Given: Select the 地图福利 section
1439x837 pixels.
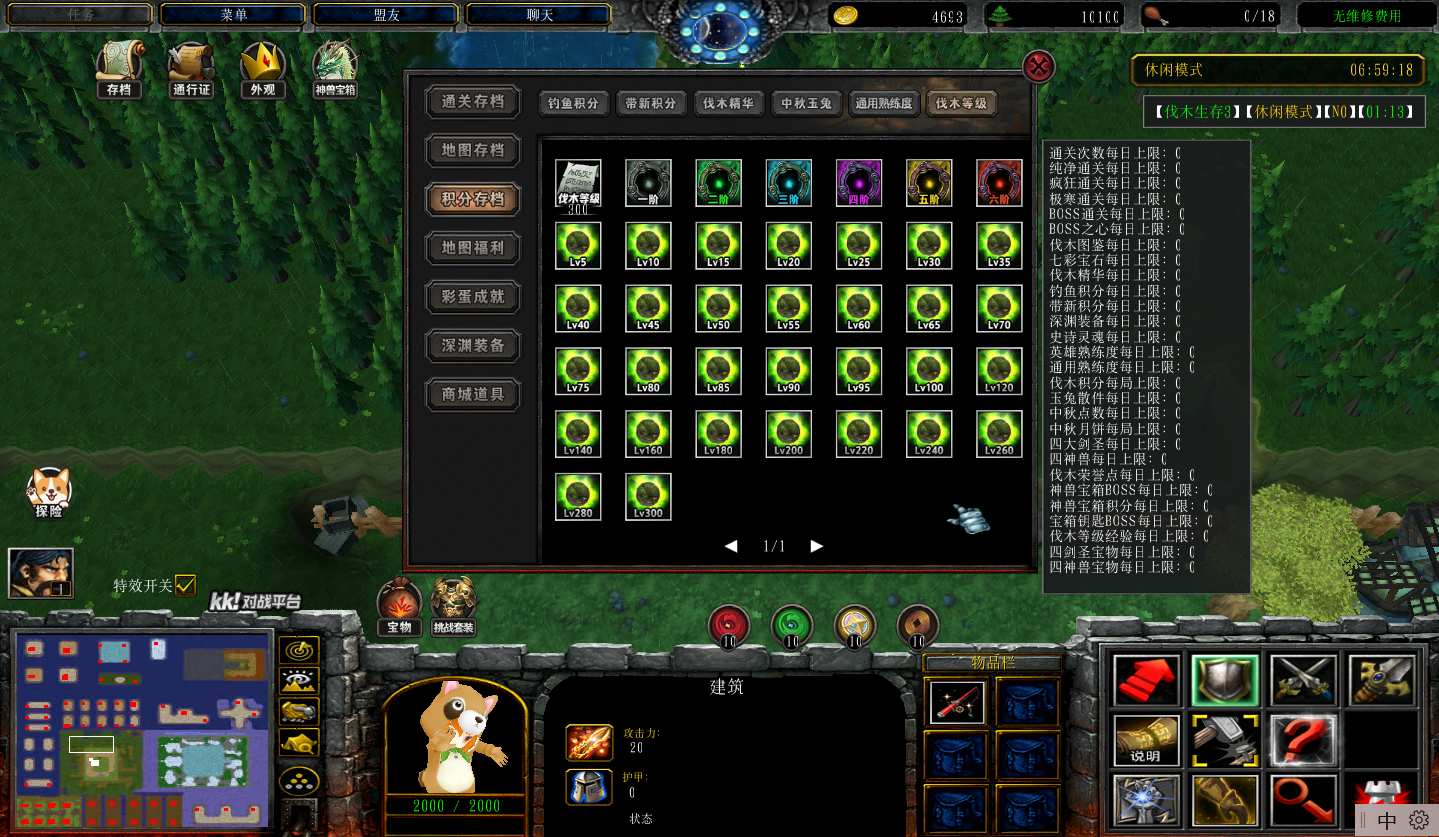Looking at the screenshot, I should 473,248.
